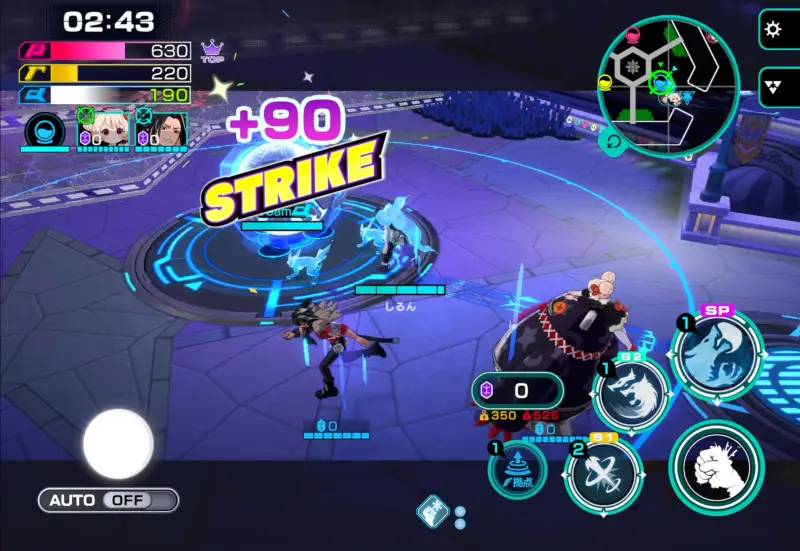Tap the triangle emblem button below settings

click(x=774, y=86)
